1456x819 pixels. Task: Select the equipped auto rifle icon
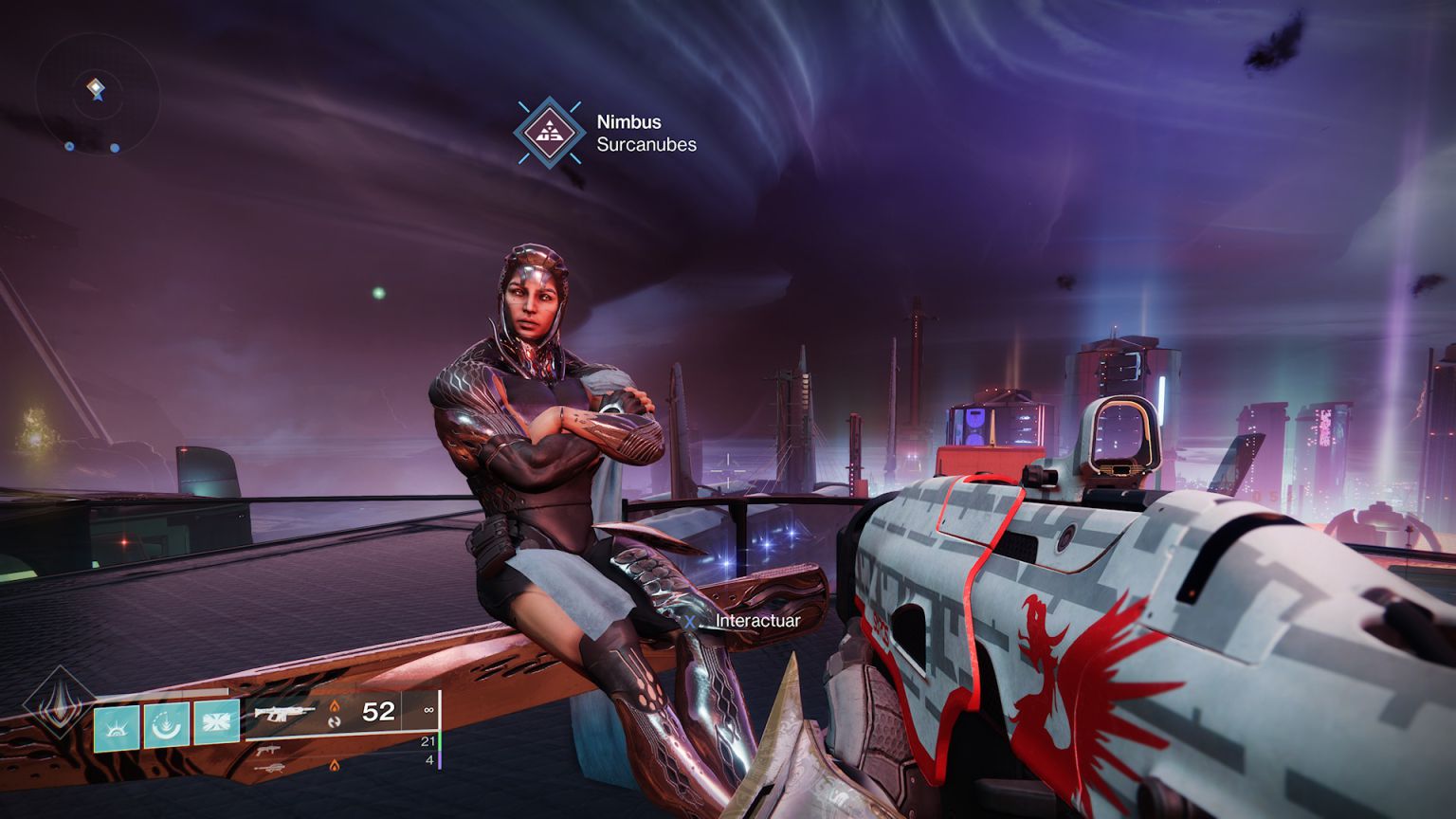pyautogui.click(x=284, y=713)
